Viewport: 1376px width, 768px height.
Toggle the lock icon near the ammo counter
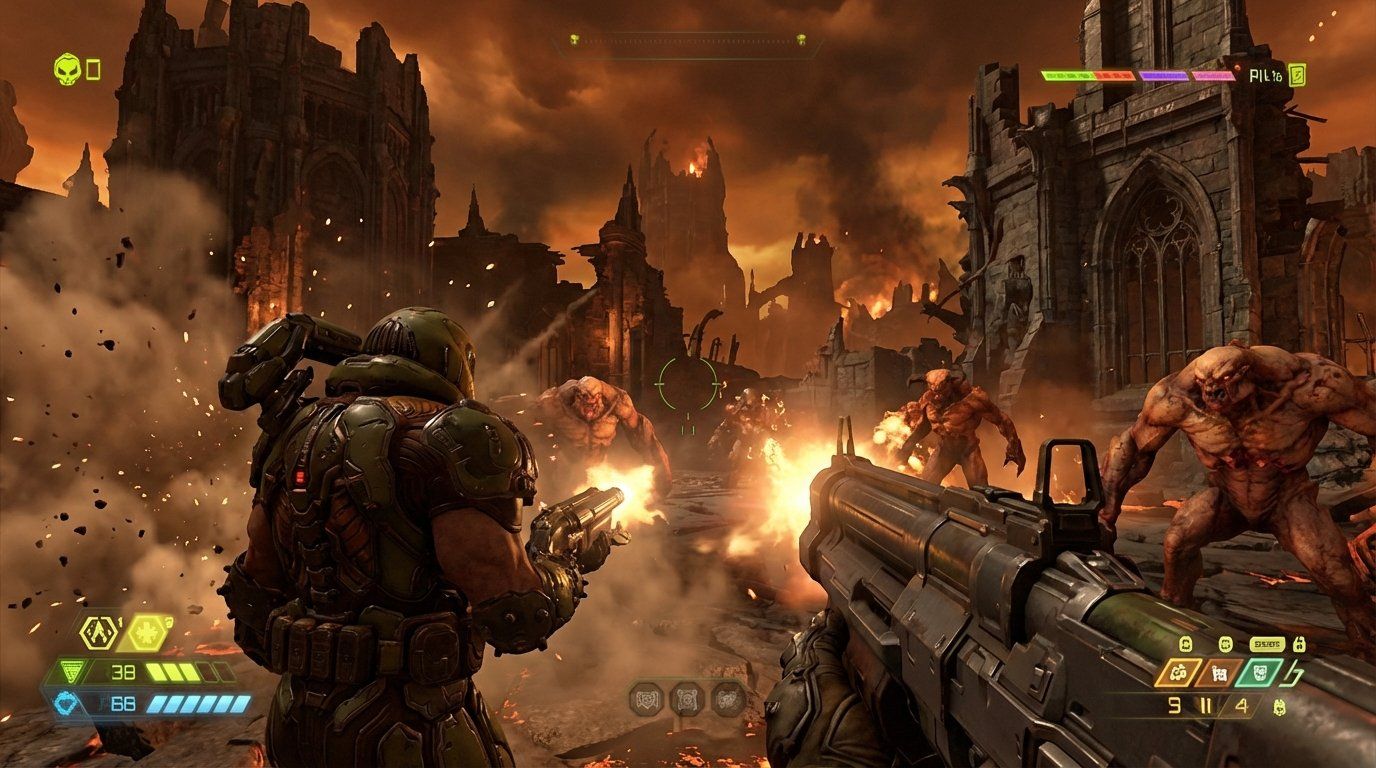1299,644
